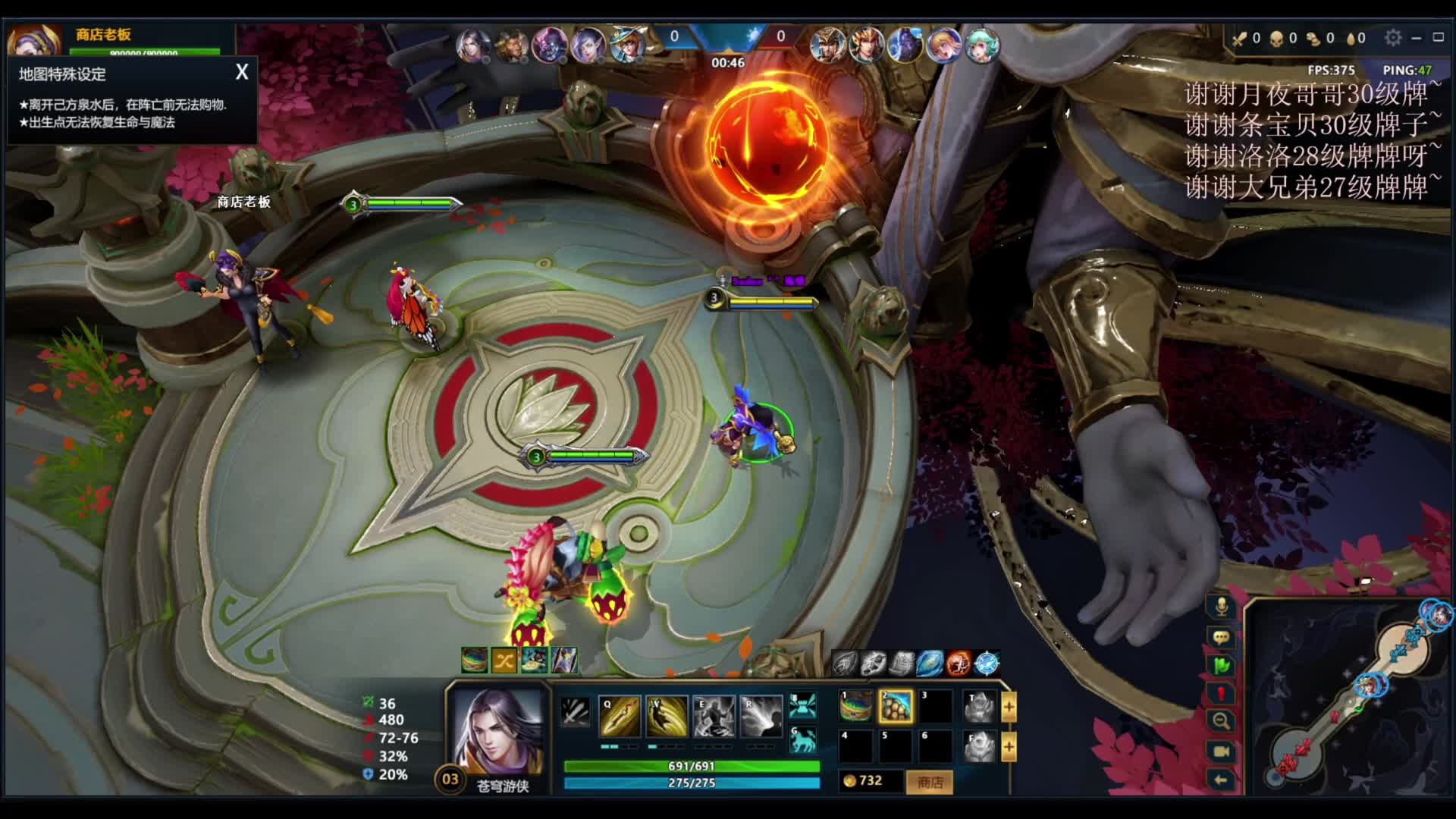Activate the G horse mount icon

point(802,739)
